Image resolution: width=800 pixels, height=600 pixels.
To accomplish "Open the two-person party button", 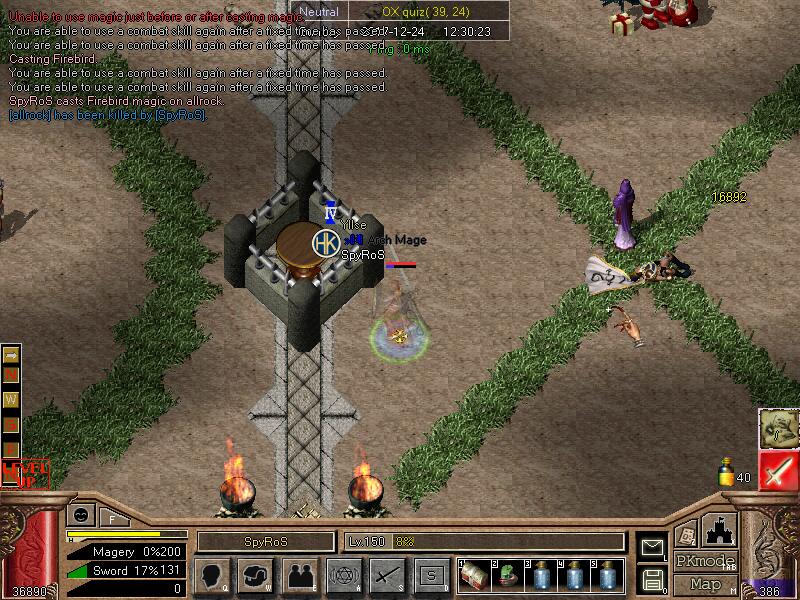I will pyautogui.click(x=299, y=576).
